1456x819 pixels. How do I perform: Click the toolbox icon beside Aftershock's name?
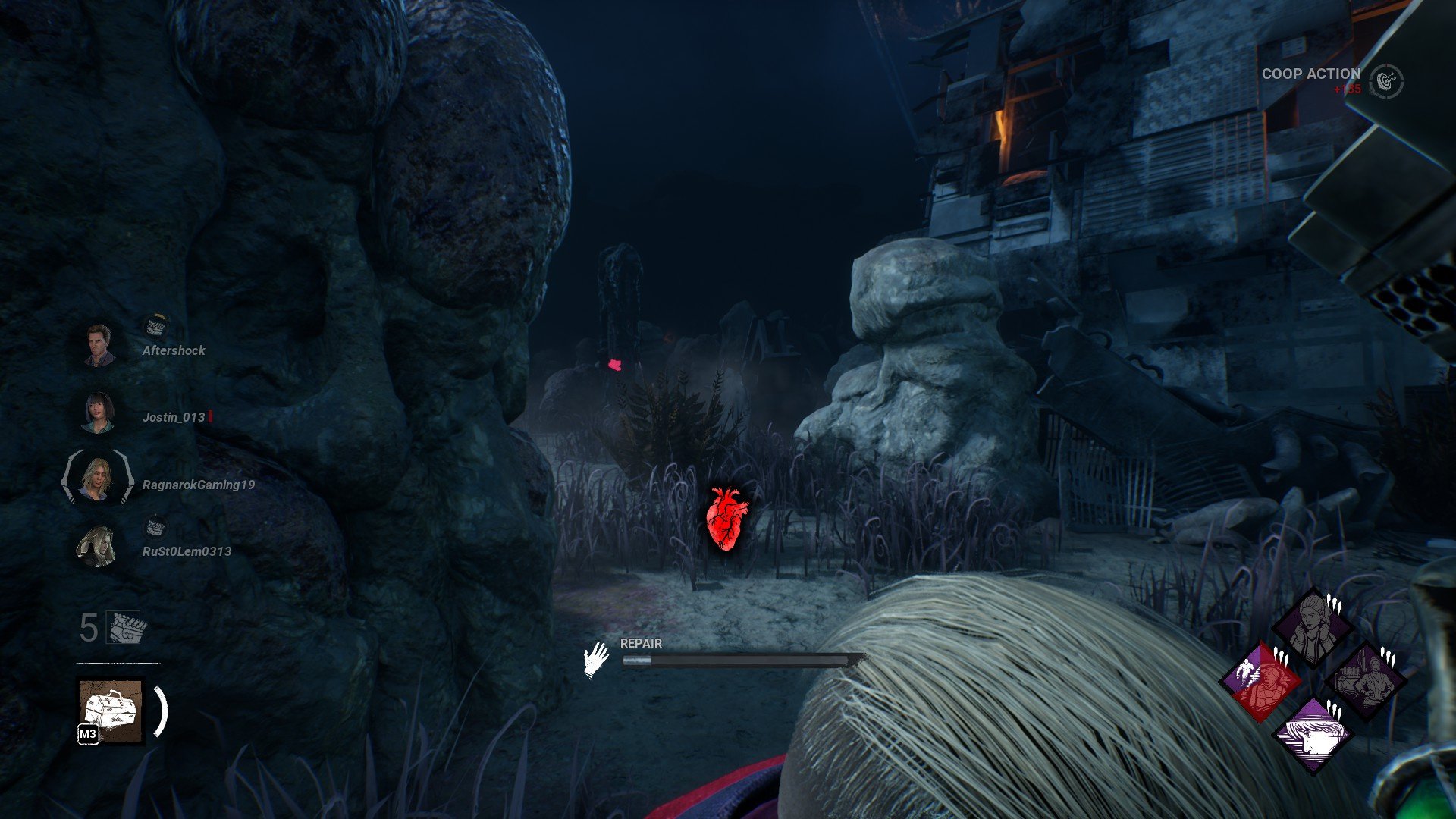pyautogui.click(x=155, y=327)
